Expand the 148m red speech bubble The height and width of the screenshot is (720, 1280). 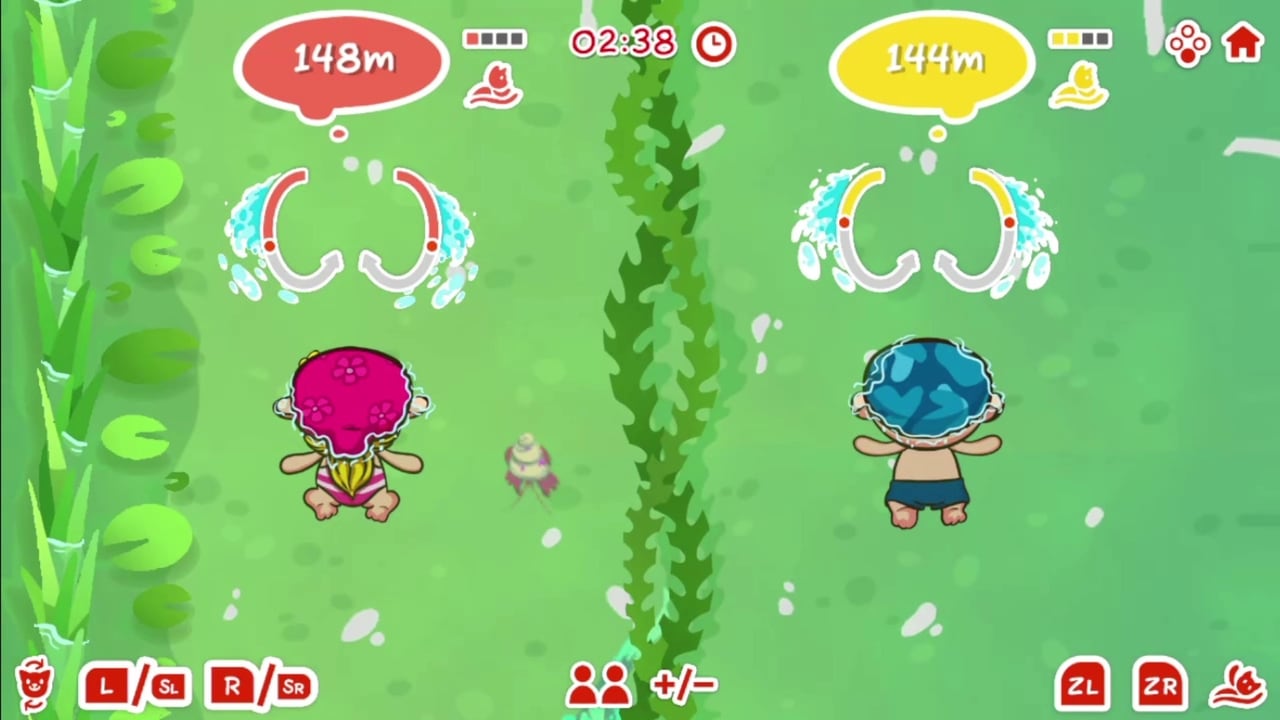[x=342, y=60]
